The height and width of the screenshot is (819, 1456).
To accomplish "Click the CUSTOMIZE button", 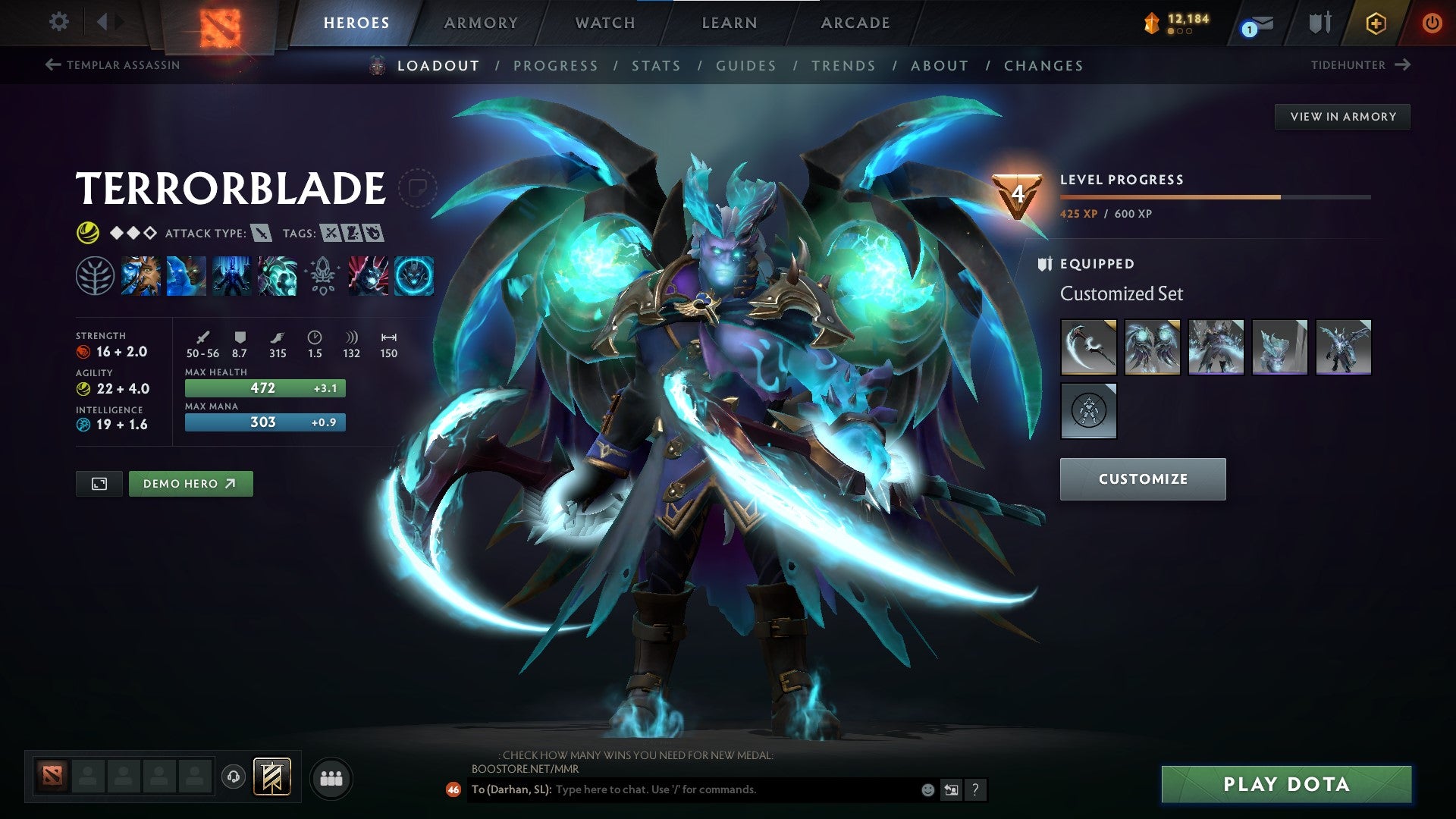I will pos(1143,479).
